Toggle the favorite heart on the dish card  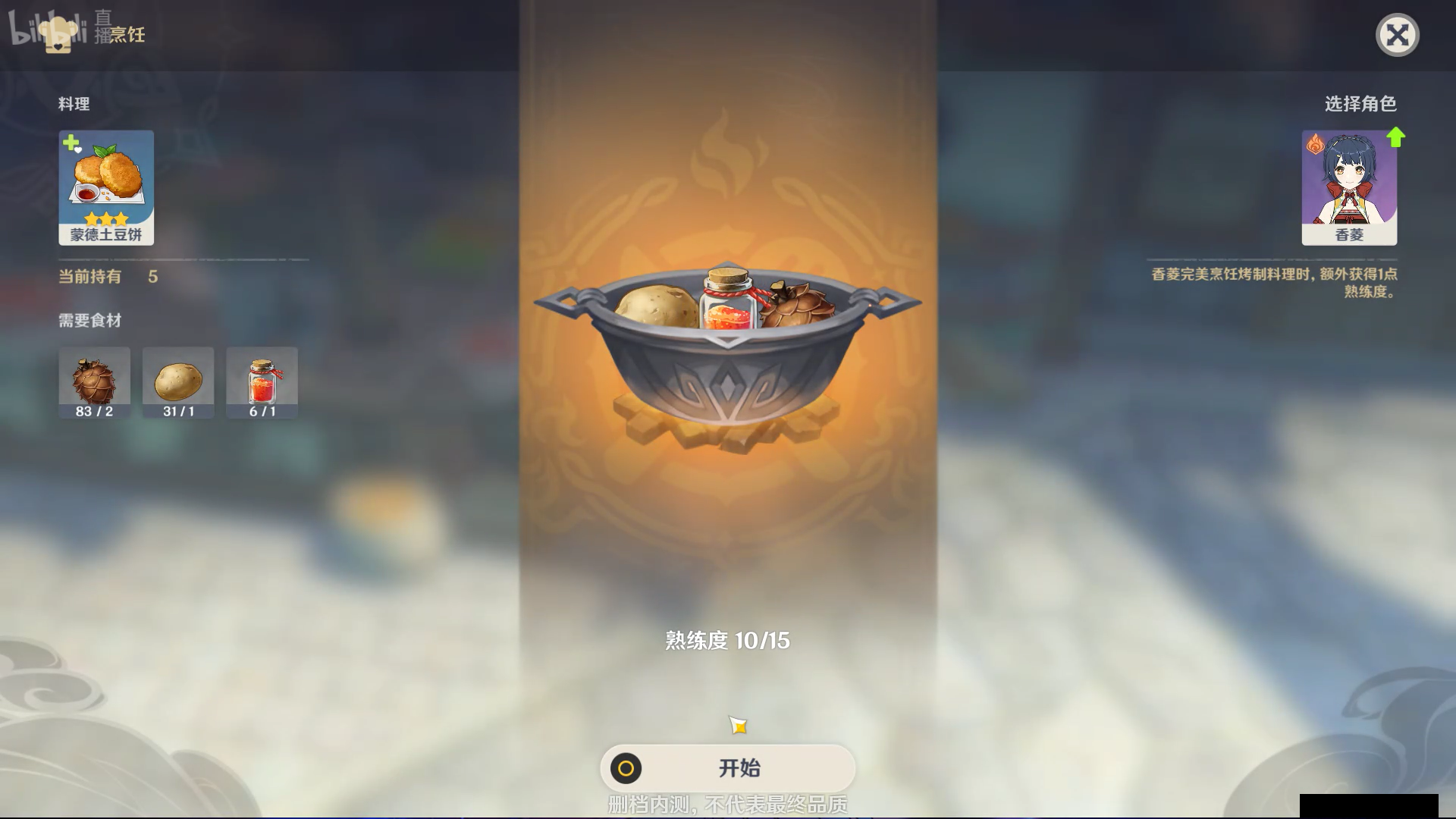pos(77,148)
